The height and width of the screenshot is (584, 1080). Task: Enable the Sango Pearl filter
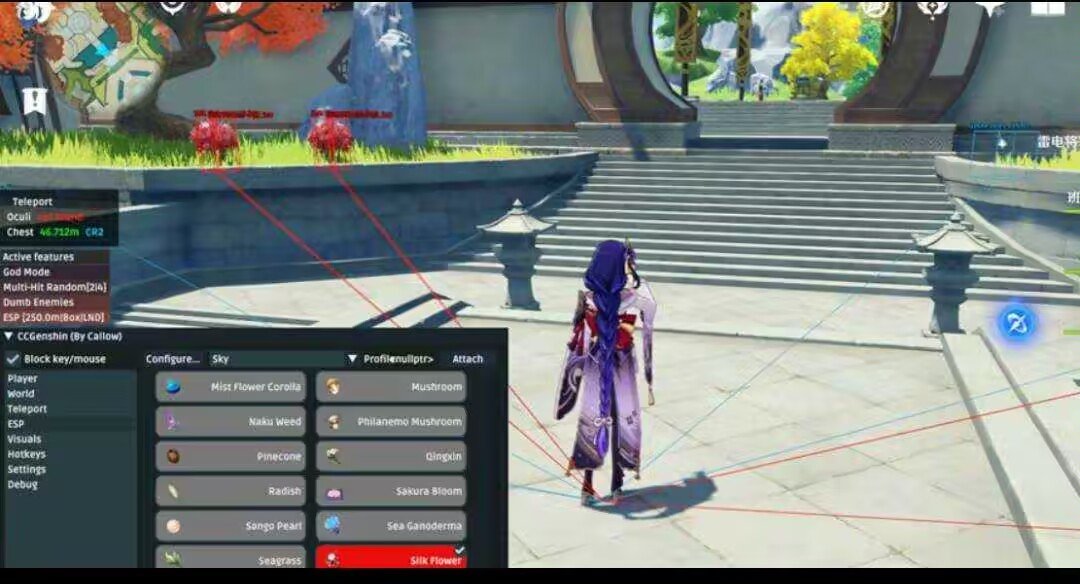(231, 526)
